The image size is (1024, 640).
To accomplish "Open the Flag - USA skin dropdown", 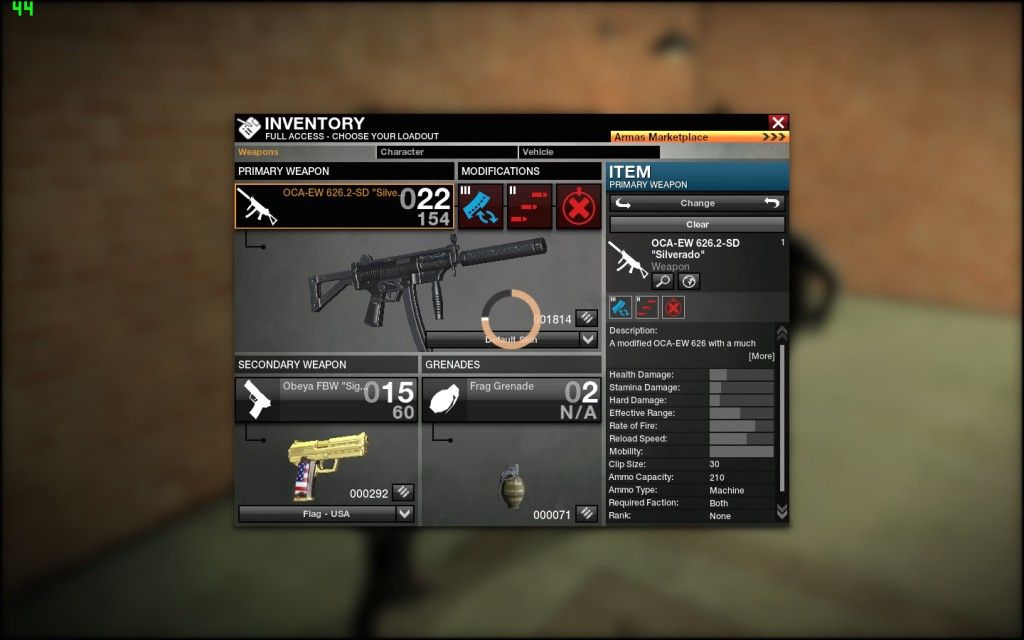I will (326, 514).
